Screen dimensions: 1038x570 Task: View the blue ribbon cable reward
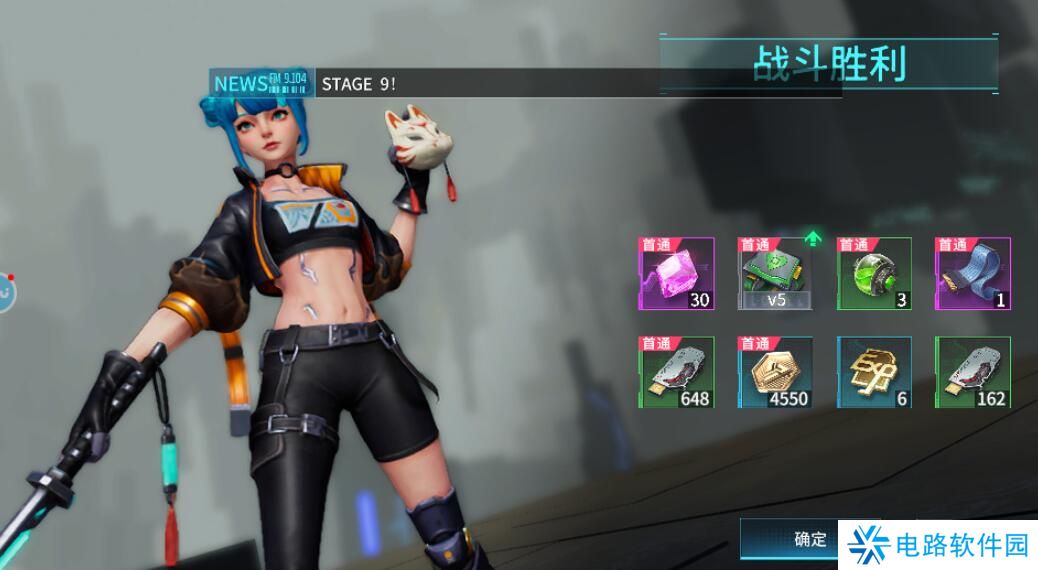point(972,273)
